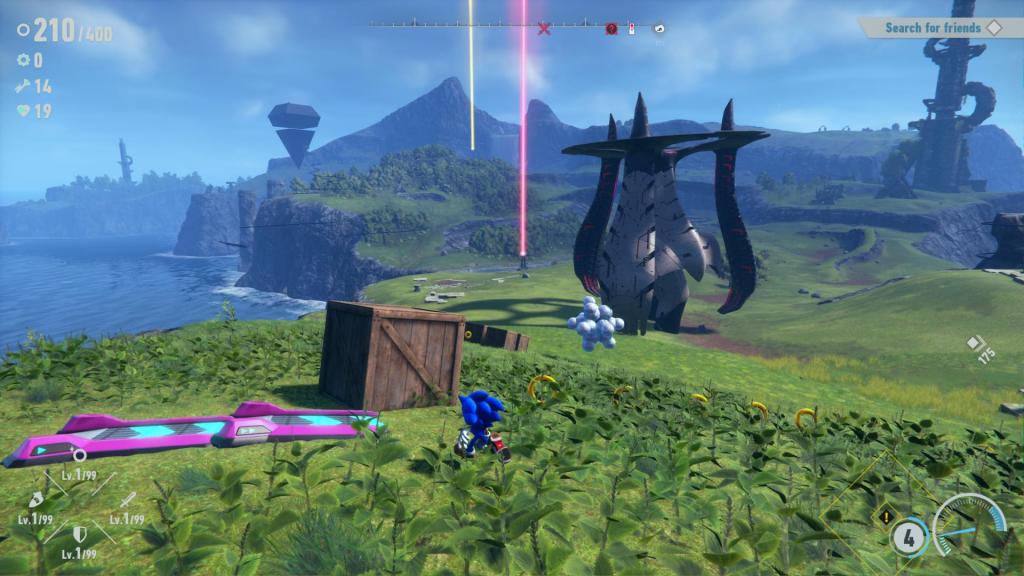The image size is (1024, 576).
Task: Select the sword attack level icon
Action: (127, 500)
